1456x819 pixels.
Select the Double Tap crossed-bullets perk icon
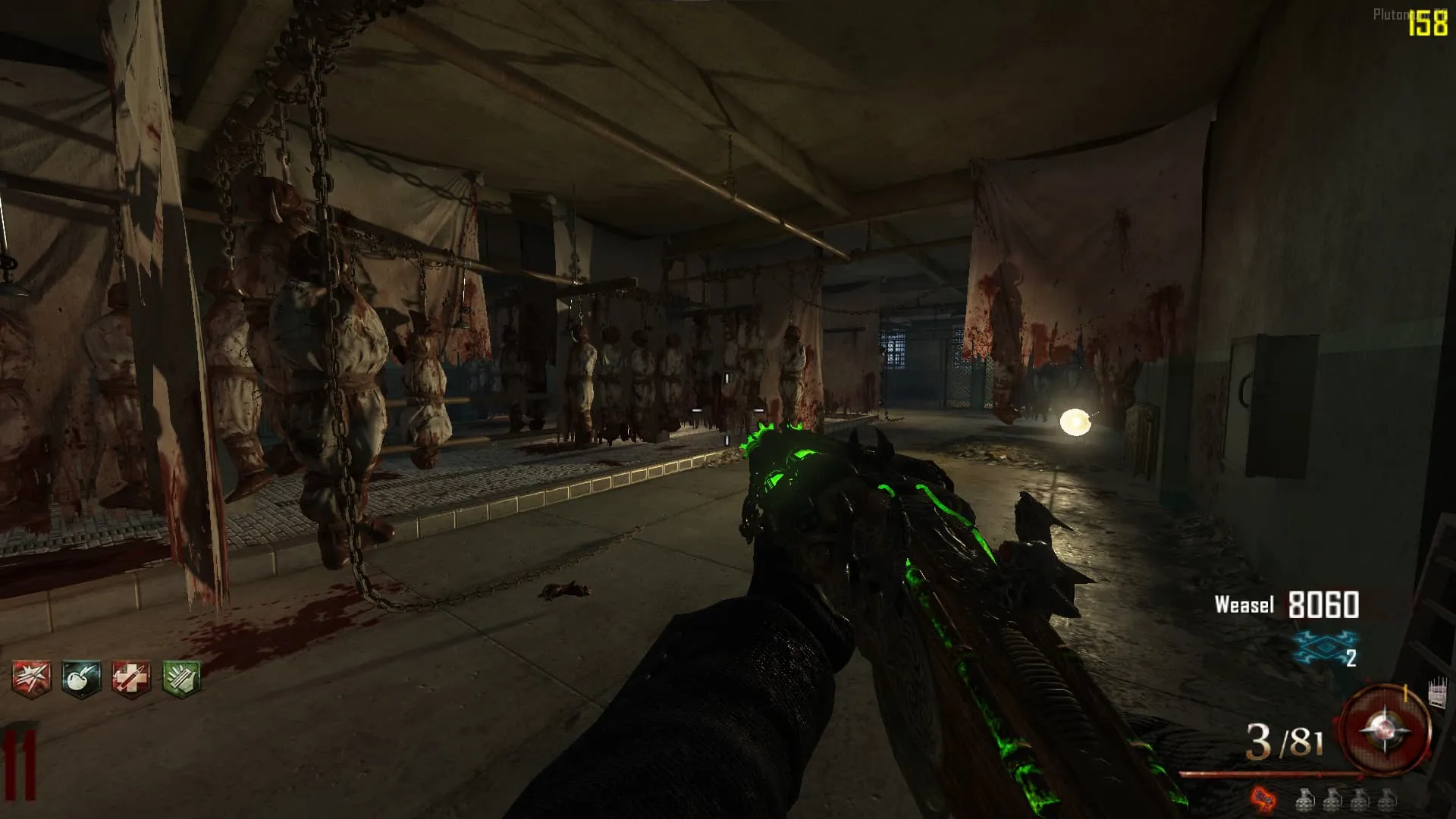pyautogui.click(x=31, y=678)
